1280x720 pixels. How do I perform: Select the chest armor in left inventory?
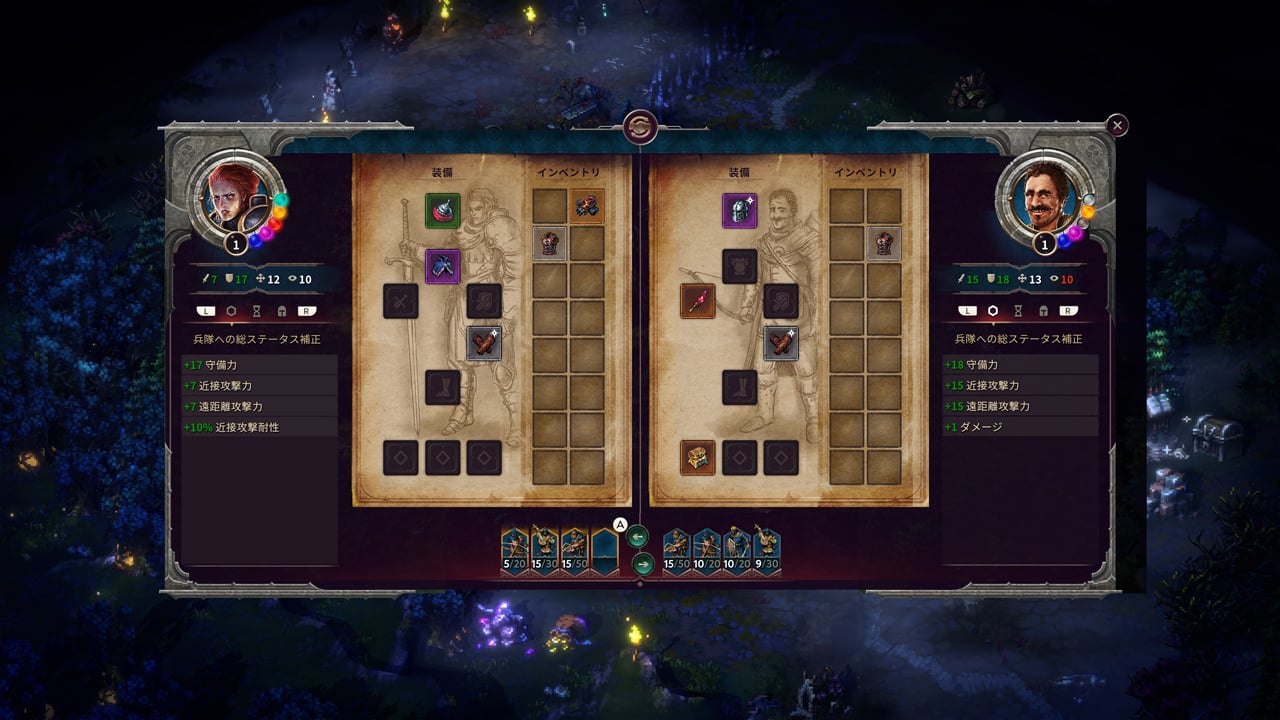[x=549, y=243]
